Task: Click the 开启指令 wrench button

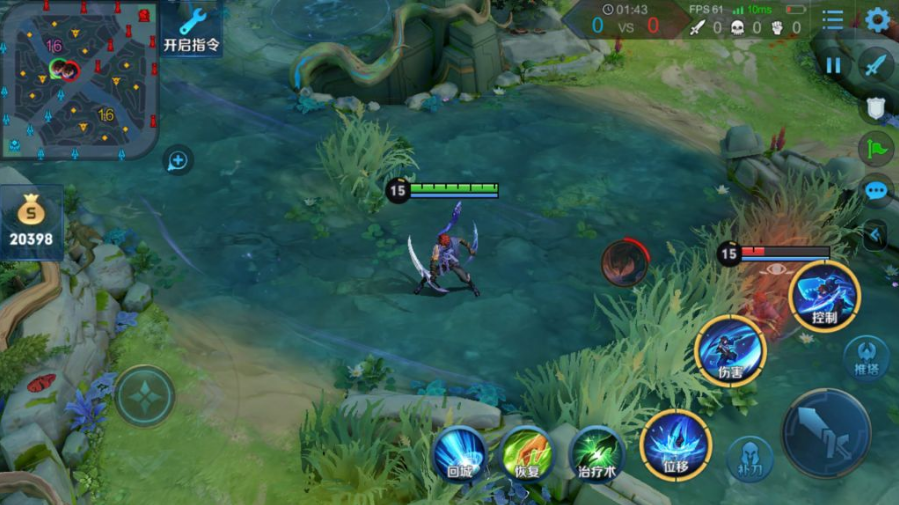Action: point(191,29)
